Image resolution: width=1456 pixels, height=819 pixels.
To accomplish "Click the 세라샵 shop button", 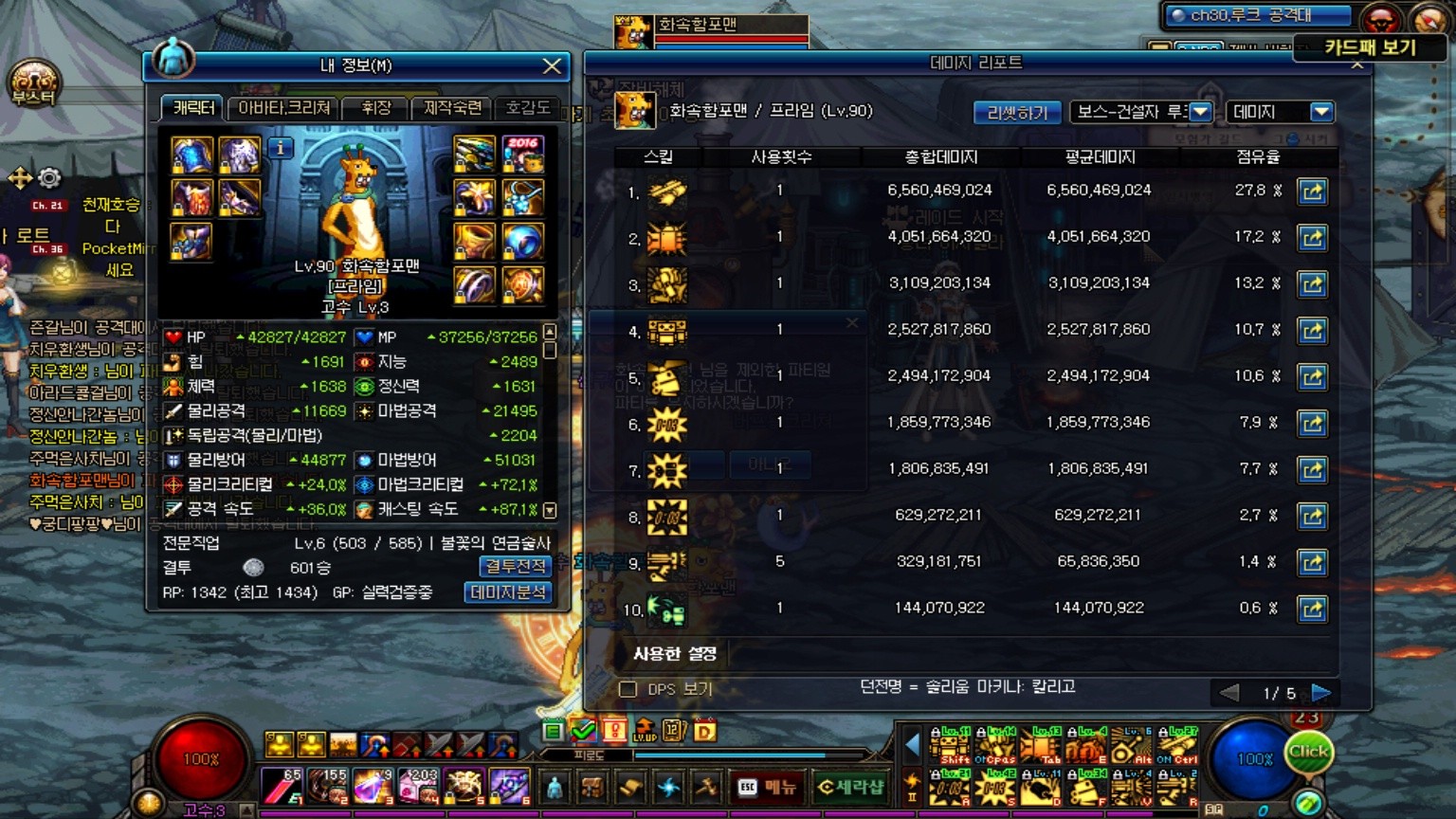I will coord(850,787).
